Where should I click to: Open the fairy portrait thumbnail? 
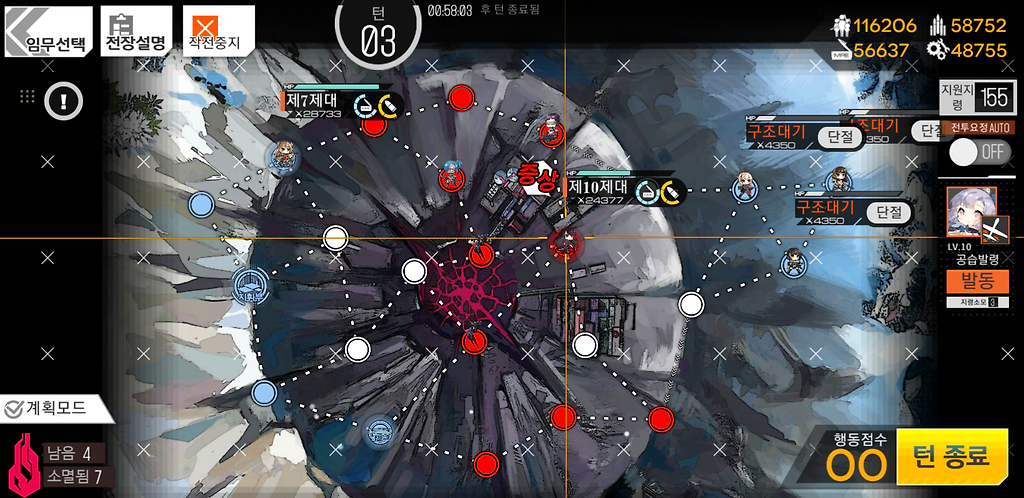click(970, 212)
